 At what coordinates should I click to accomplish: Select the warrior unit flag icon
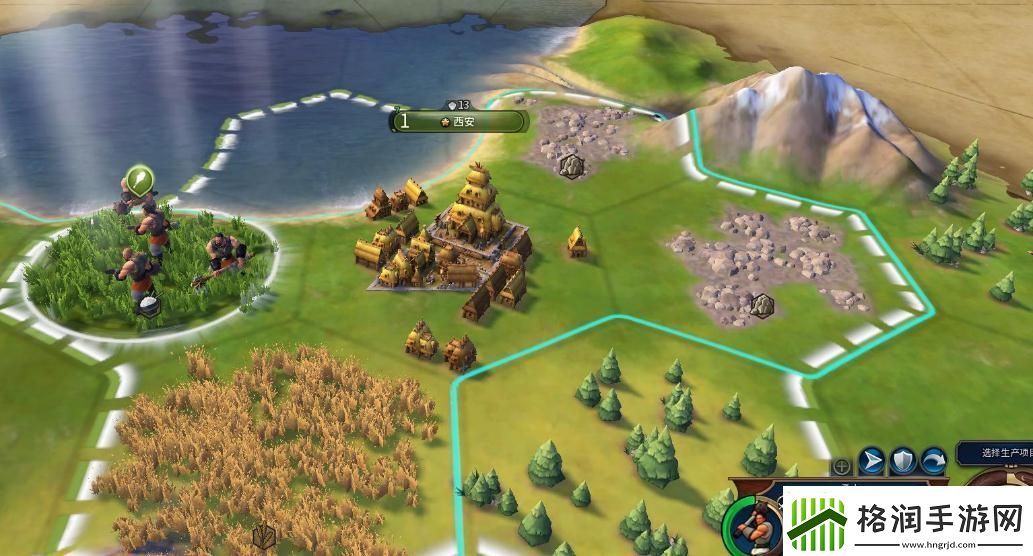tap(139, 182)
